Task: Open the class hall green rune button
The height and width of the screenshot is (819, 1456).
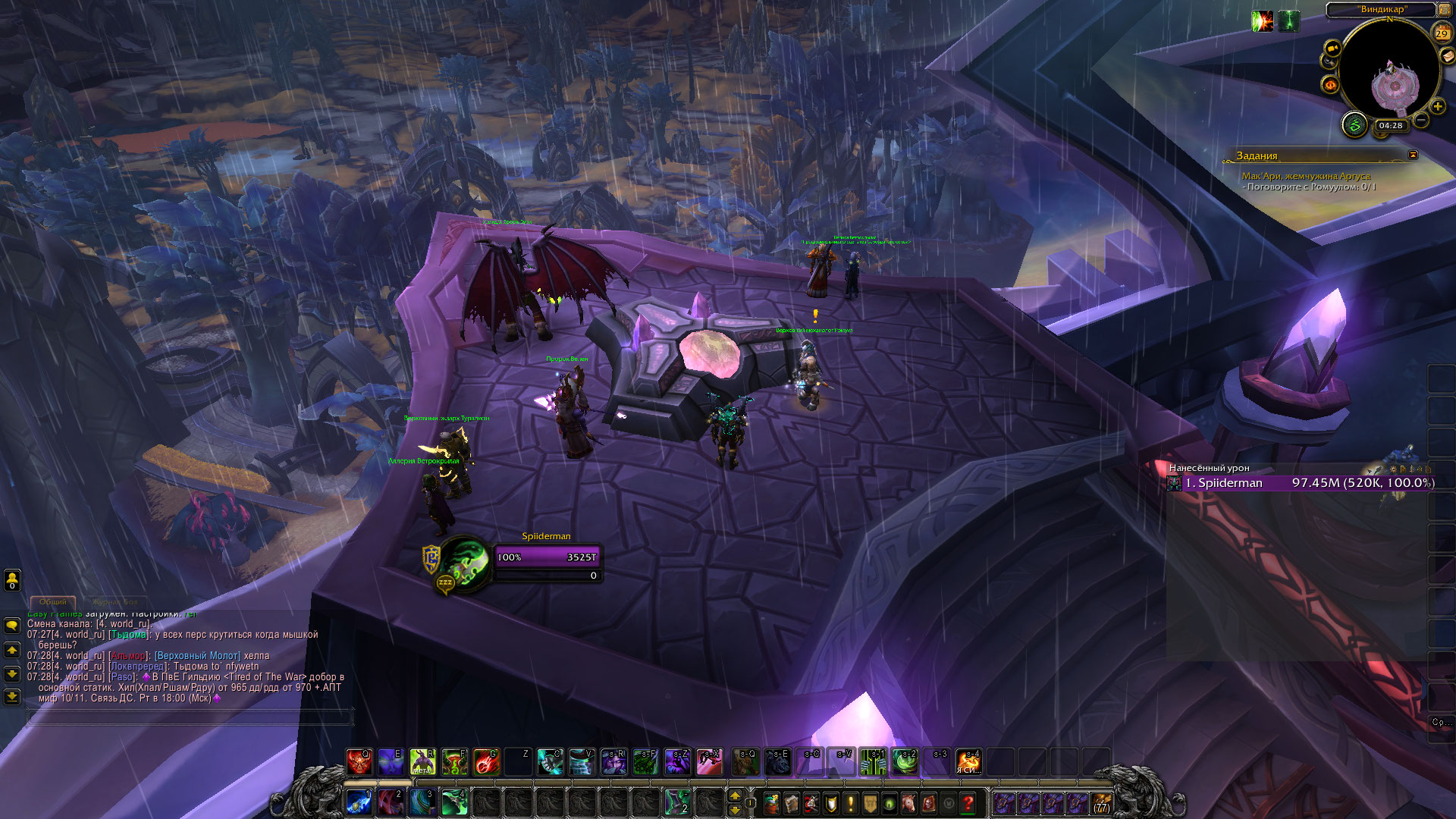Action: (1354, 124)
